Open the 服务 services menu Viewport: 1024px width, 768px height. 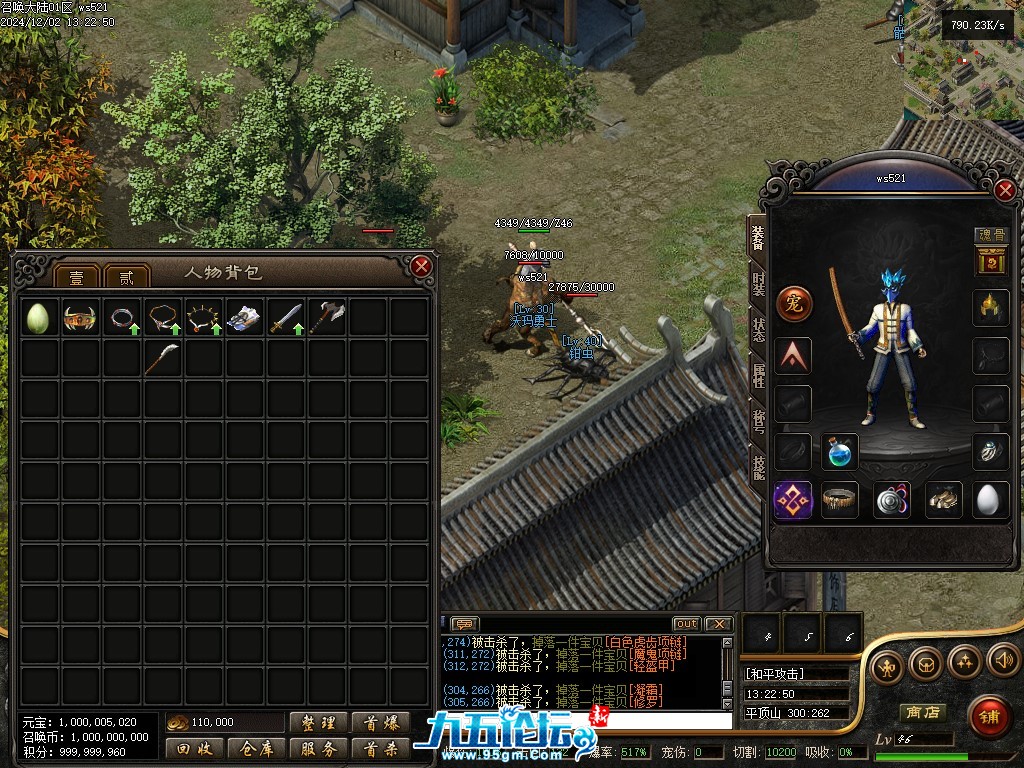[x=319, y=748]
